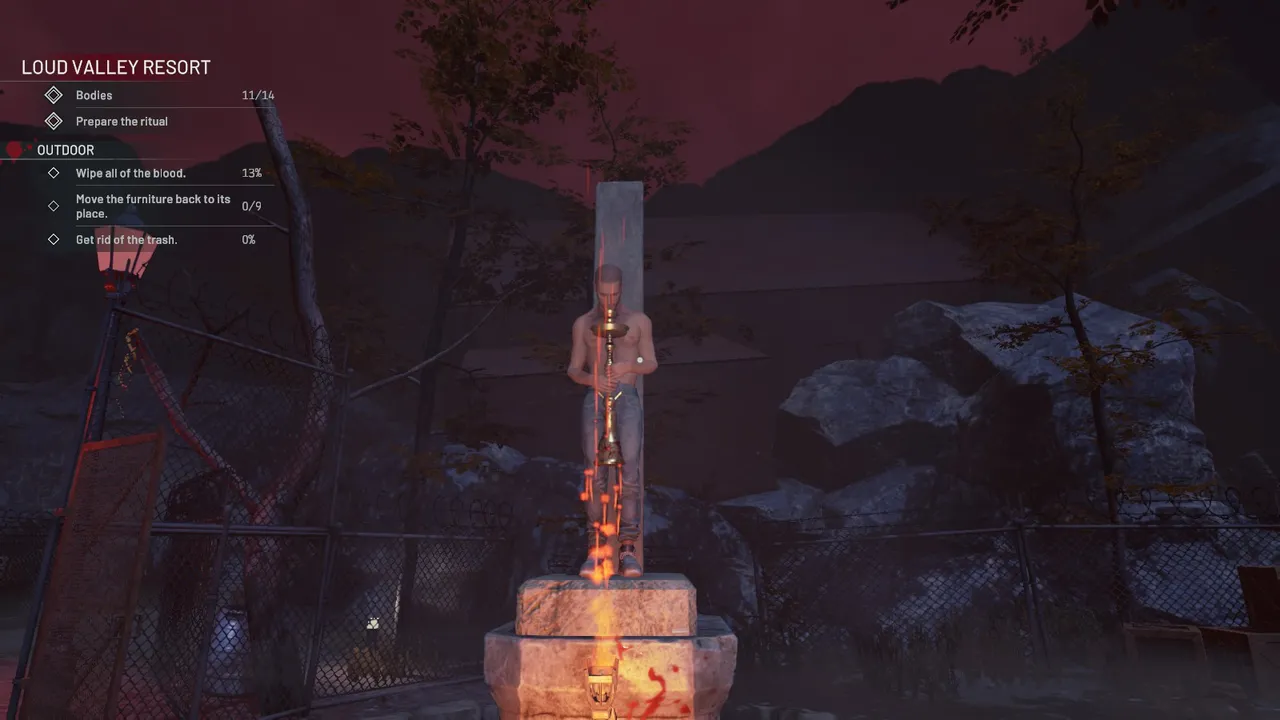1280x720 pixels.
Task: Select the Get rid of the trash diamond marker
Action: click(x=54, y=239)
